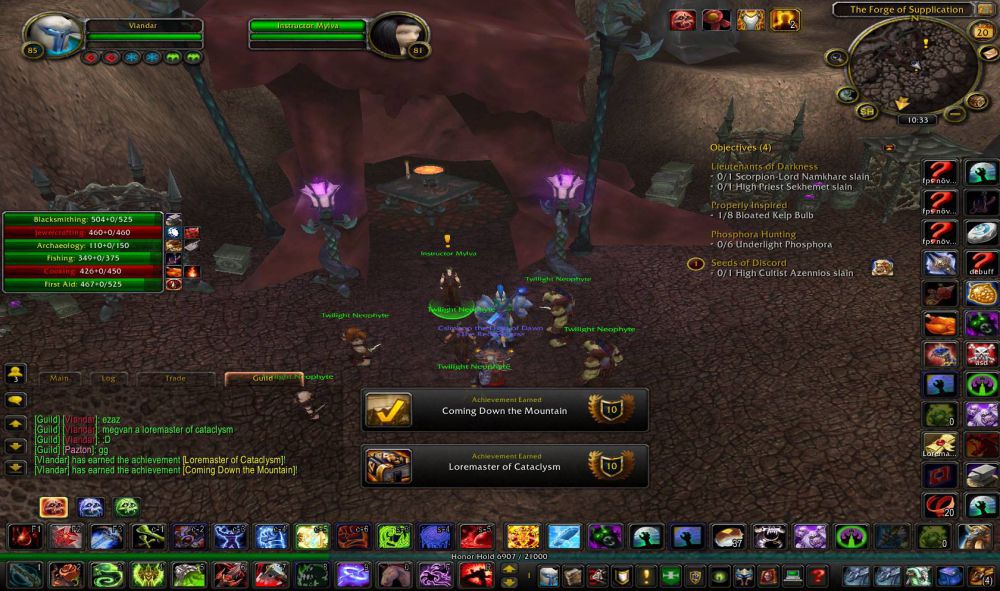Click Viandar's player portrait
This screenshot has height=591, width=1000.
pos(54,36)
